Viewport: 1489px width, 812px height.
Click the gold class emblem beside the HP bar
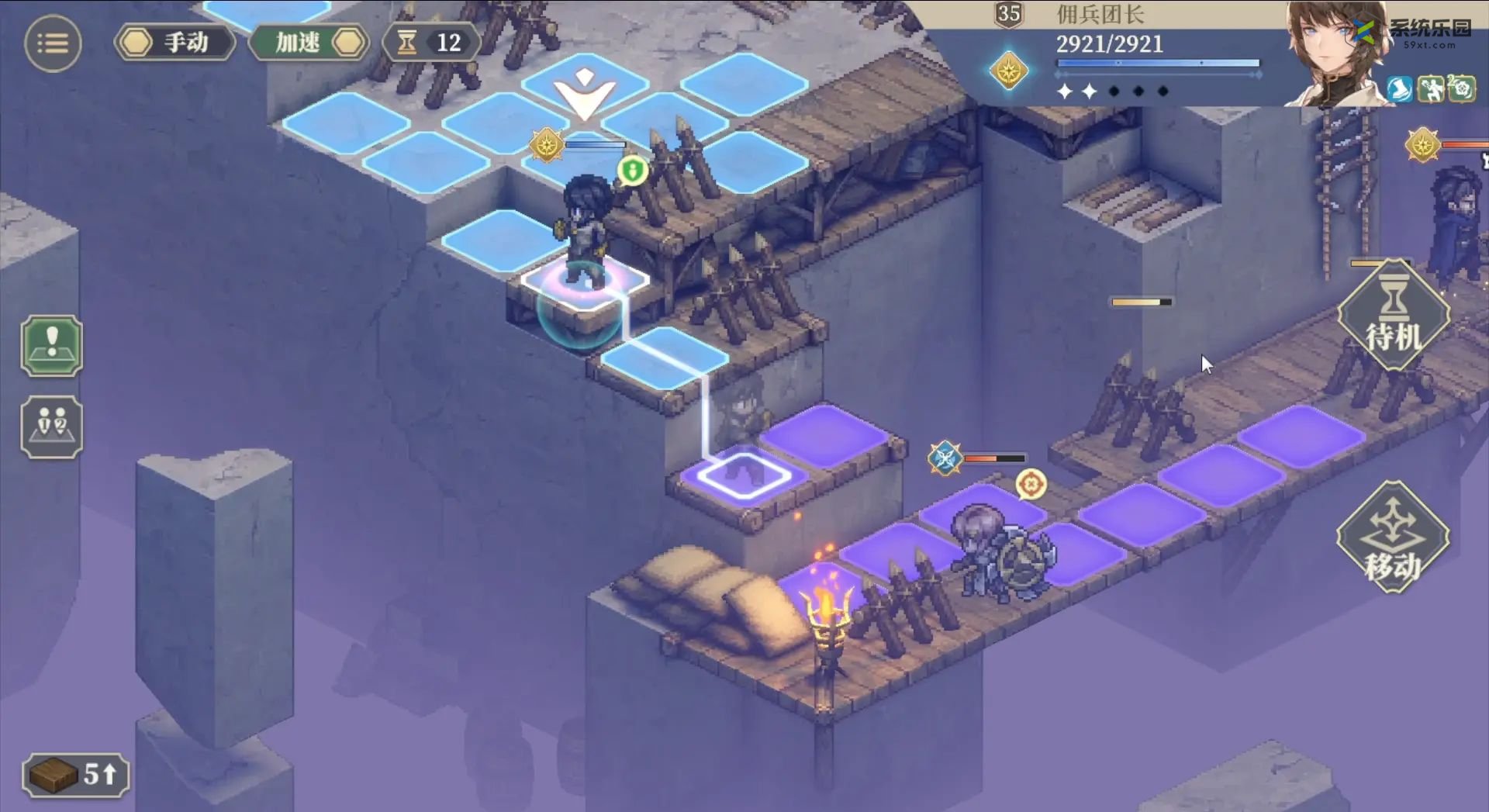click(x=1009, y=71)
